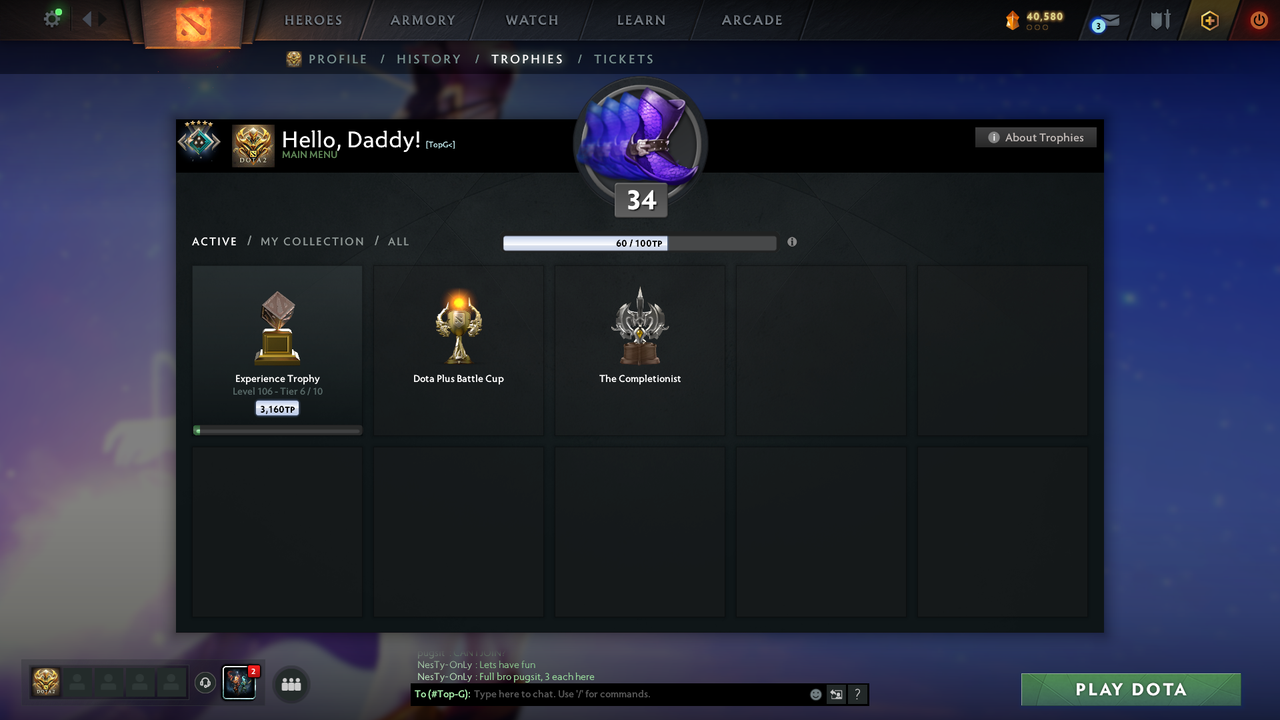Click the power button to exit Dota
Image resolution: width=1280 pixels, height=720 pixels.
point(1258,20)
